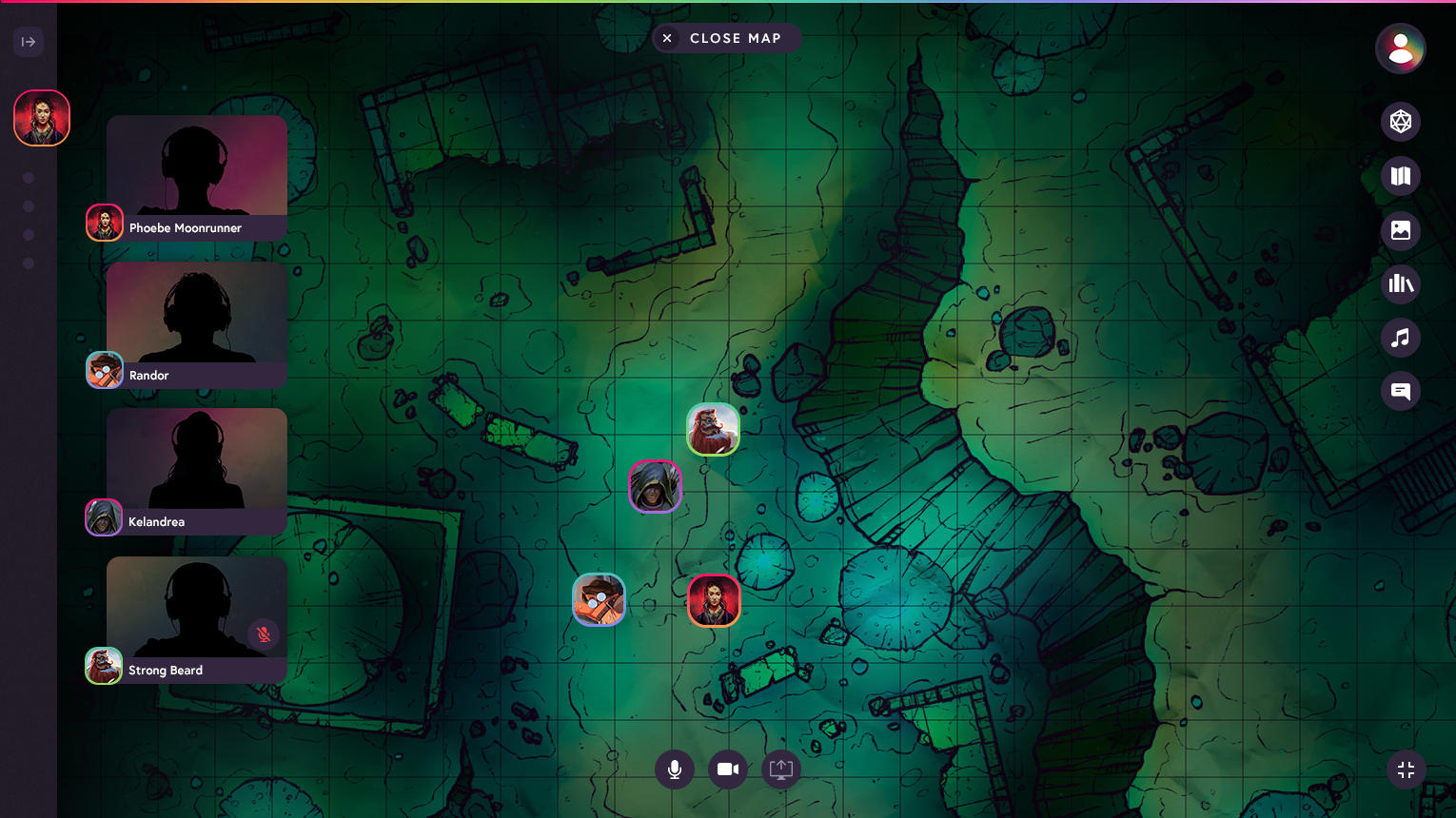
Task: Expand the collapsed left sidebar
Action: pos(29,42)
